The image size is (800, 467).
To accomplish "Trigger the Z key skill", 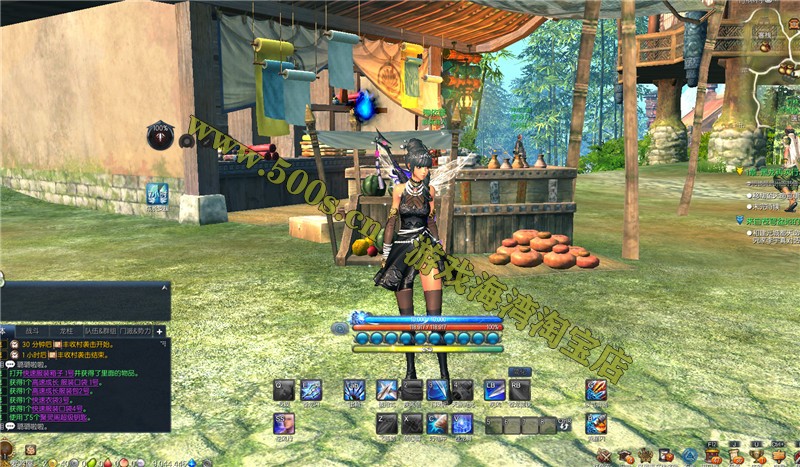I will pyautogui.click(x=387, y=424).
